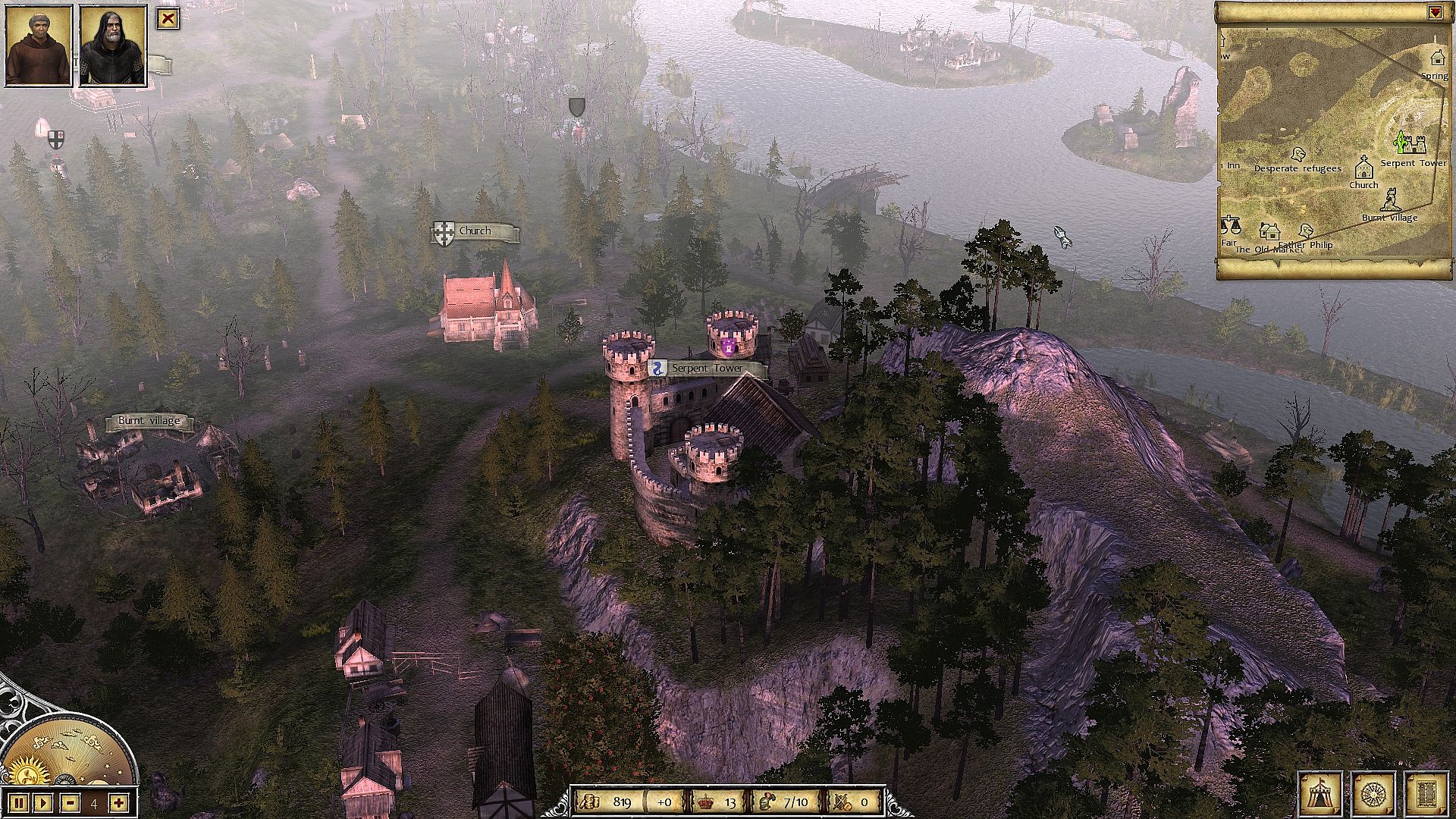Viewport: 1456px width, 819px height.
Task: Open the camp tent button
Action: click(x=1319, y=794)
